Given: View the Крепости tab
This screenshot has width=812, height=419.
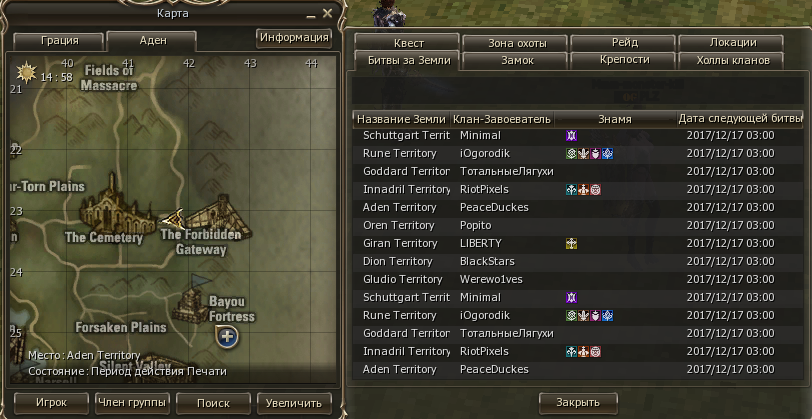Looking at the screenshot, I should [x=624, y=60].
